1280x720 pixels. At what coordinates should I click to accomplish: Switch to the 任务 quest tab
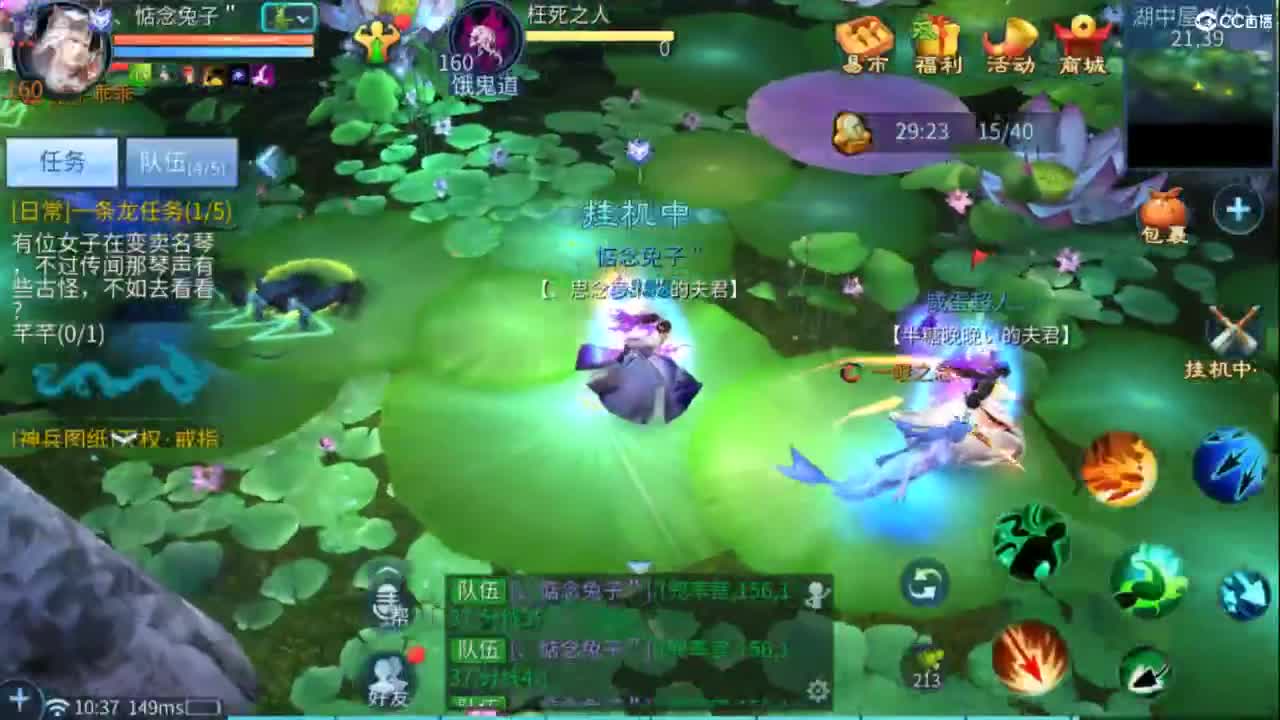60,160
